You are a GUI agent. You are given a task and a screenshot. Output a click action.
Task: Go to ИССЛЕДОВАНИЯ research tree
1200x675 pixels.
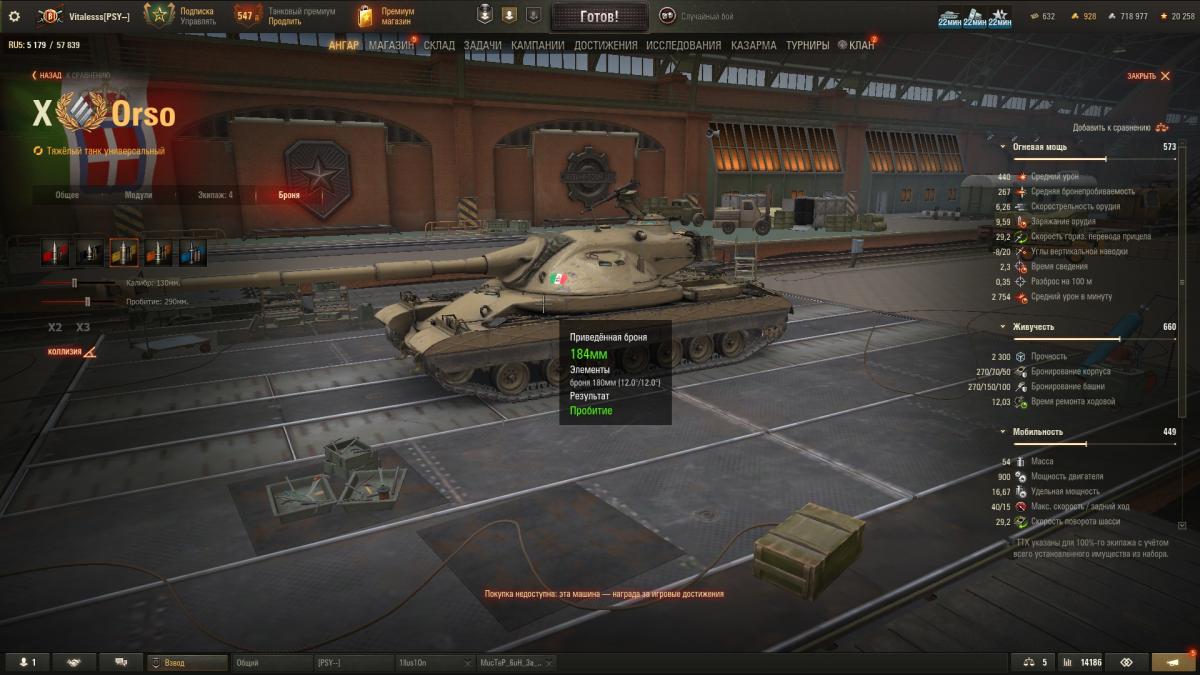683,46
